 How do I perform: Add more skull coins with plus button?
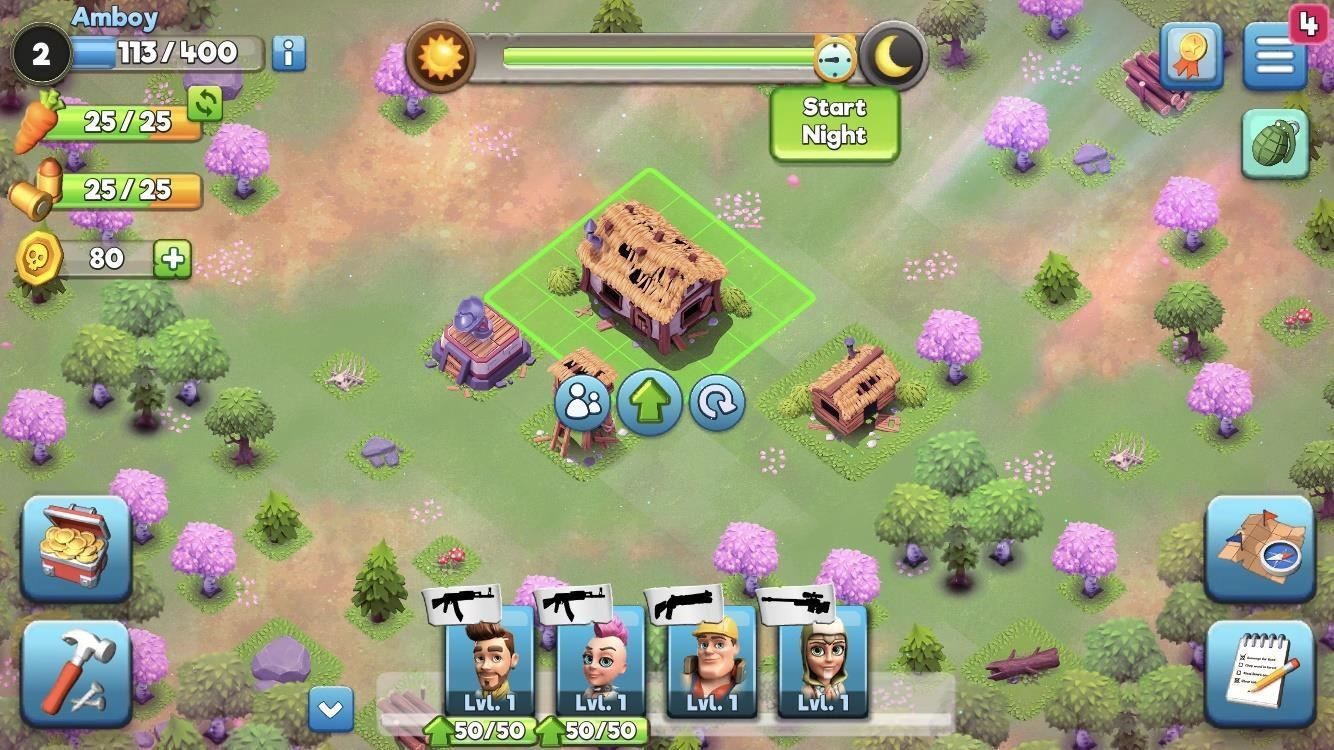tap(172, 259)
